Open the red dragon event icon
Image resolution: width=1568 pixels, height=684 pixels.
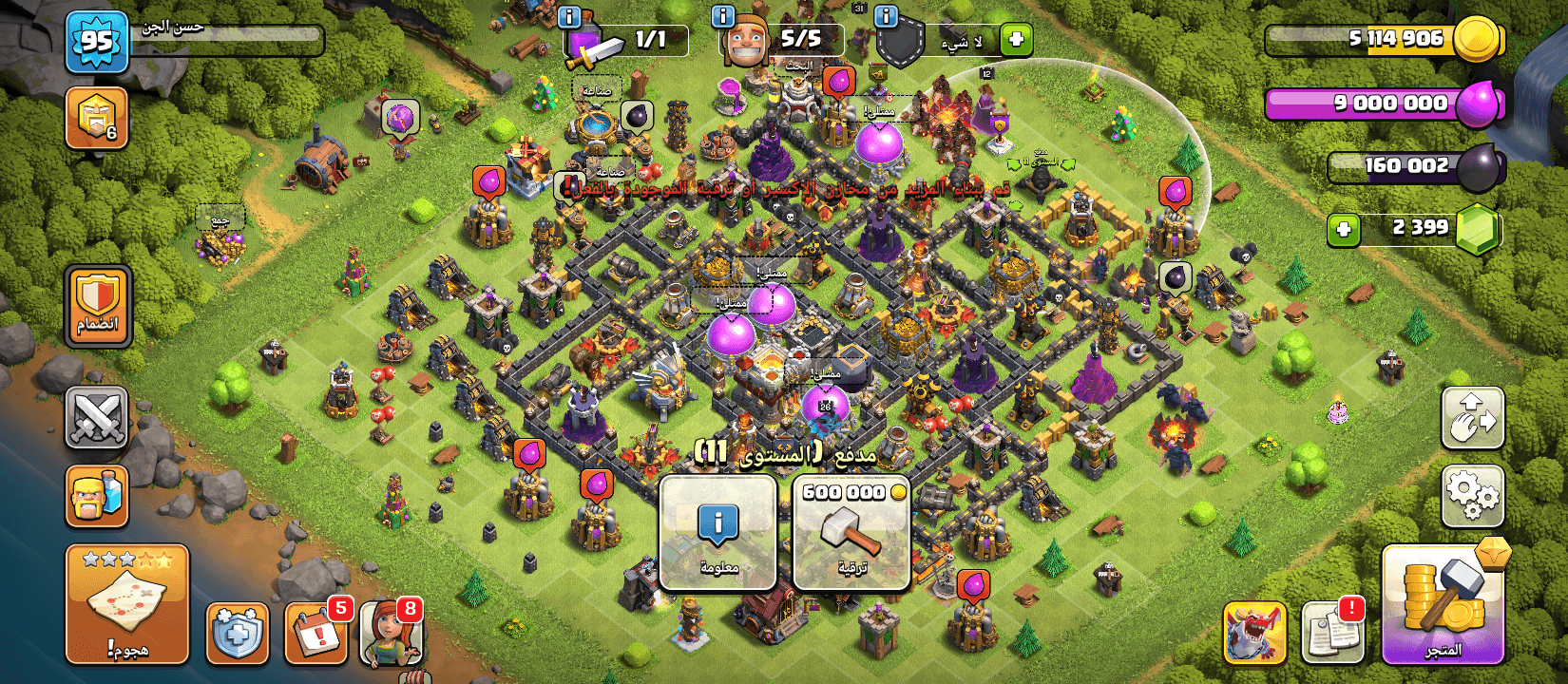(x=1254, y=633)
